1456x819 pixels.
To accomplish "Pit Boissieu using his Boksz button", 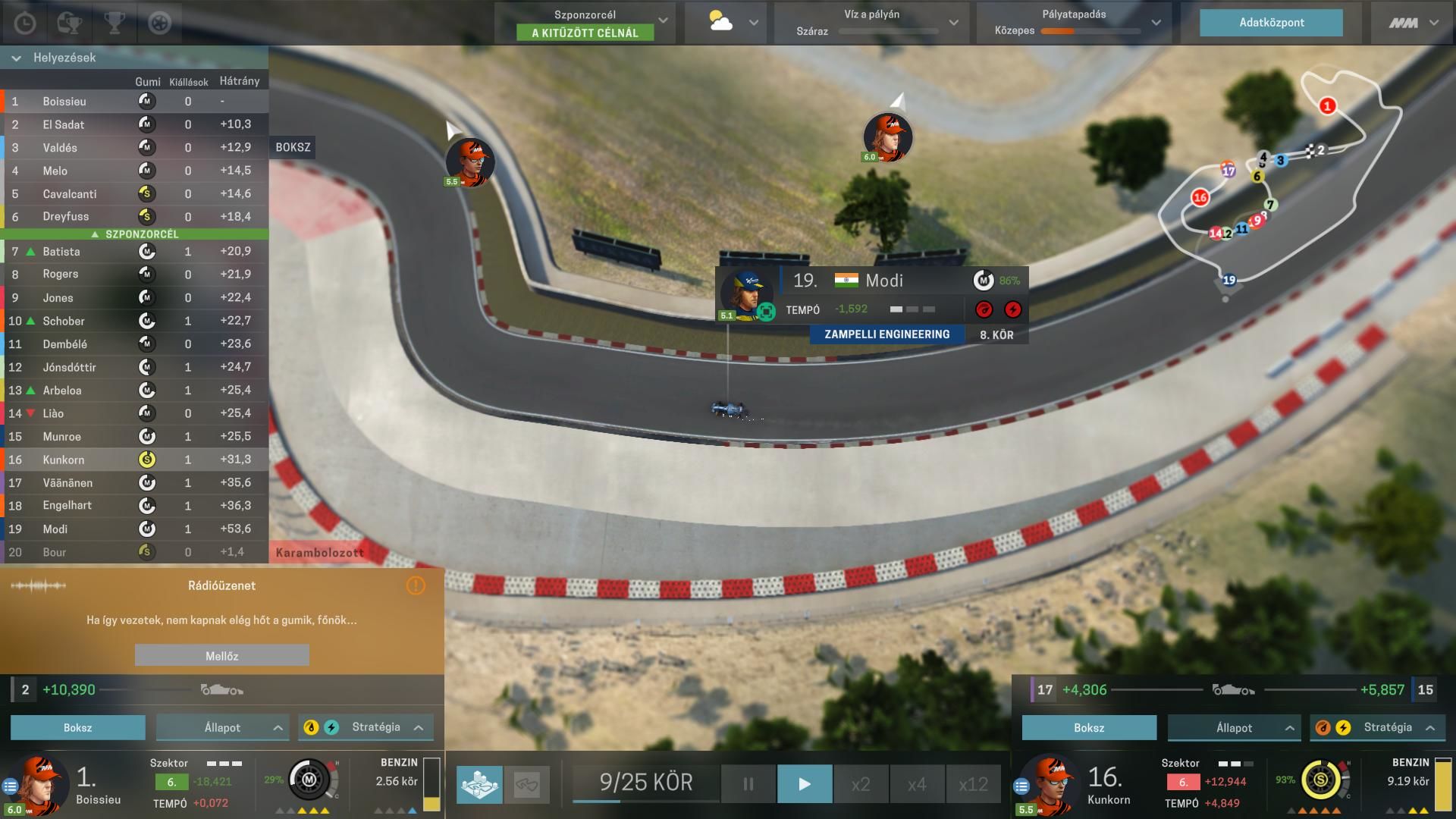I will point(77,727).
